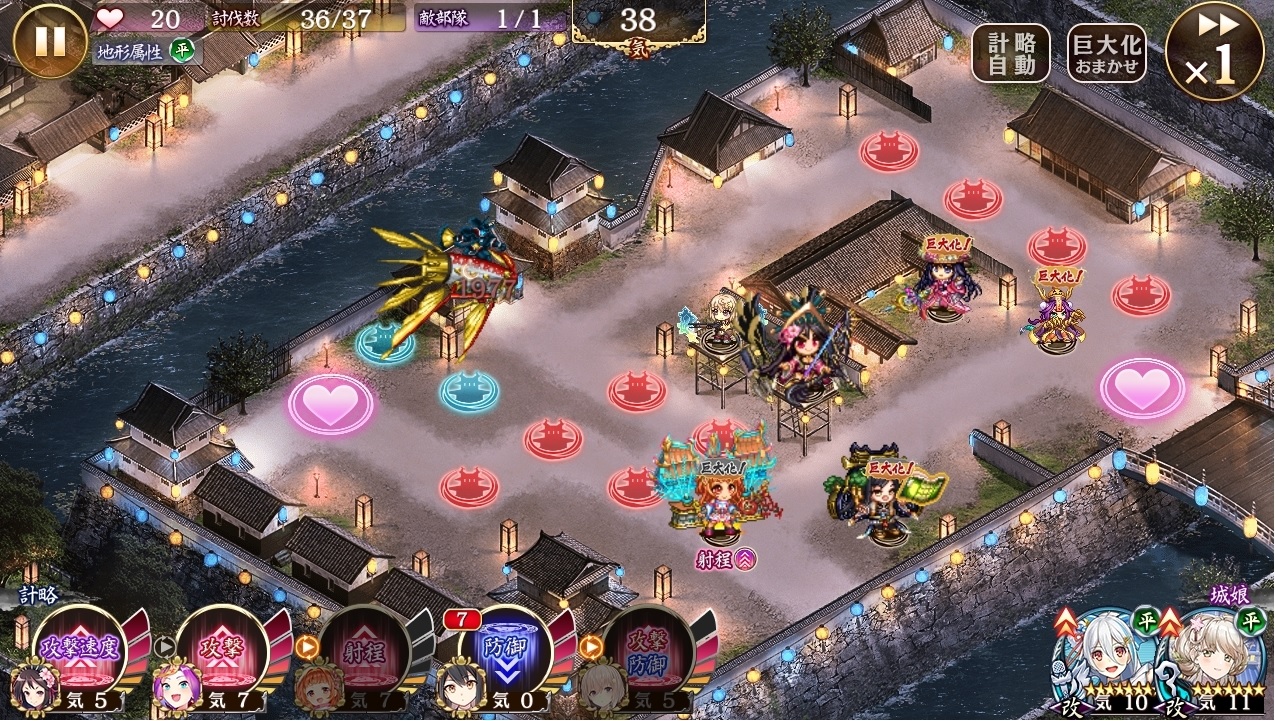Toggle the 巨大化おまかせ auto-enlarge button
Image resolution: width=1275 pixels, height=721 pixels.
pyautogui.click(x=1106, y=53)
